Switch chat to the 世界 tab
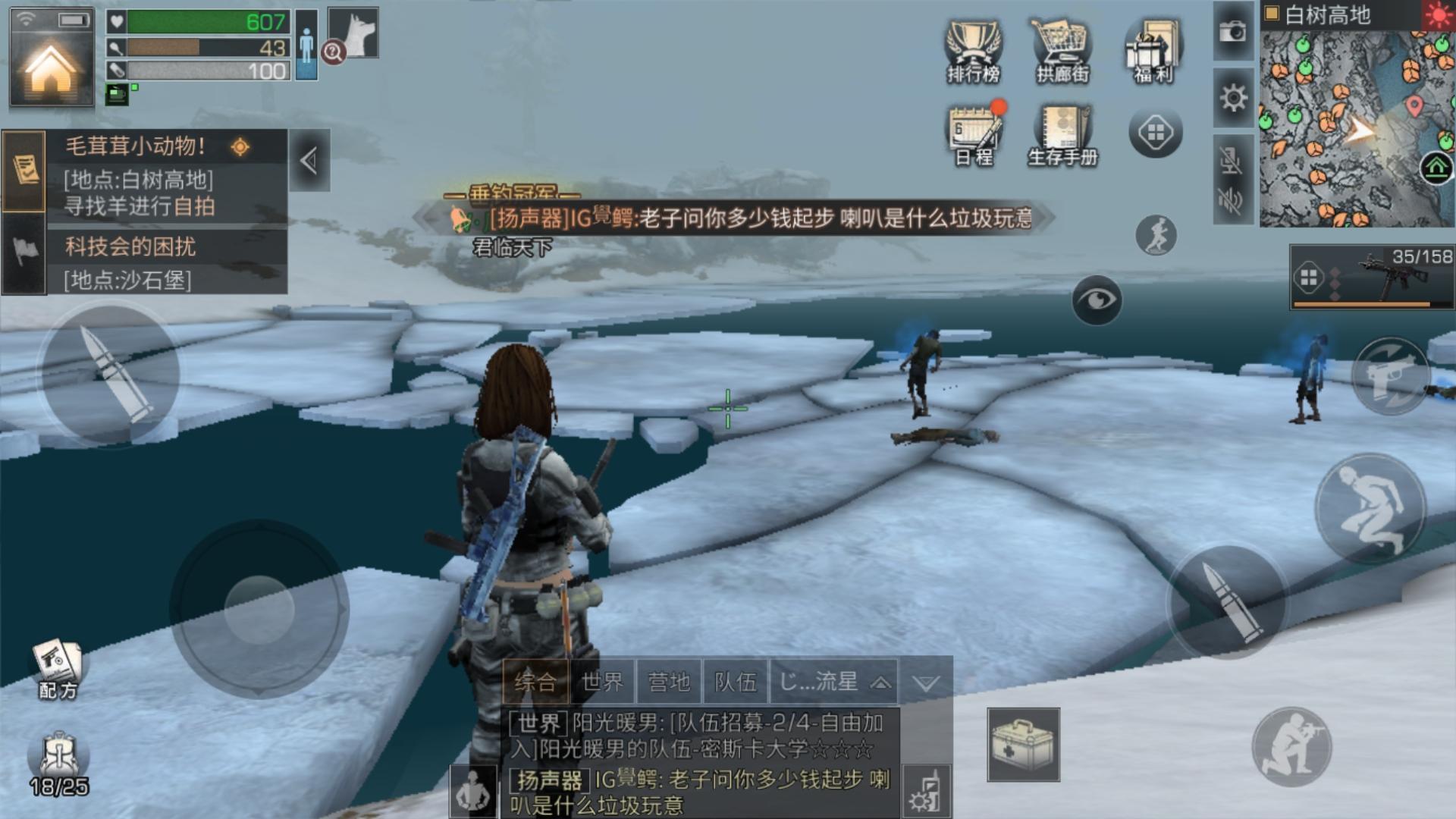This screenshot has height=819, width=1456. [x=602, y=681]
